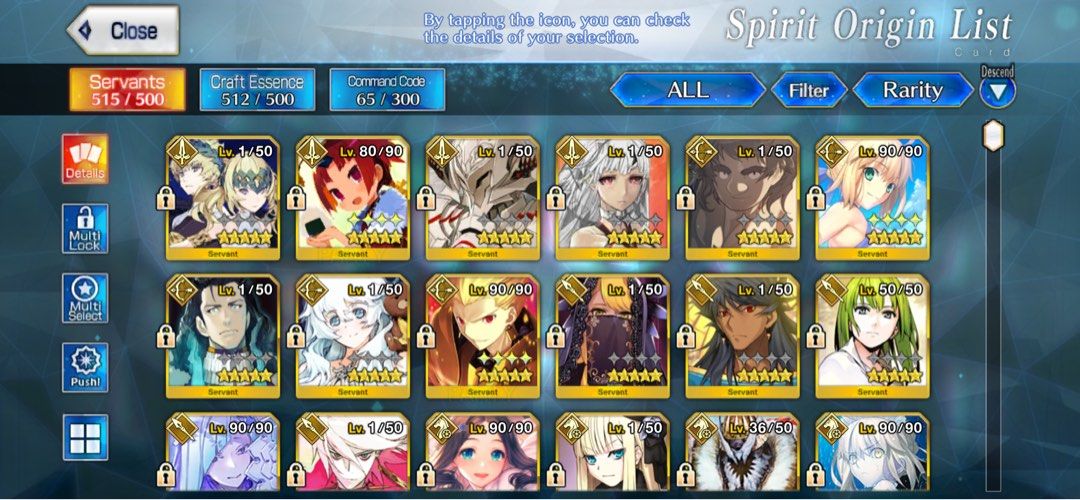
Task: Choose the ALL class selector
Action: (x=687, y=90)
